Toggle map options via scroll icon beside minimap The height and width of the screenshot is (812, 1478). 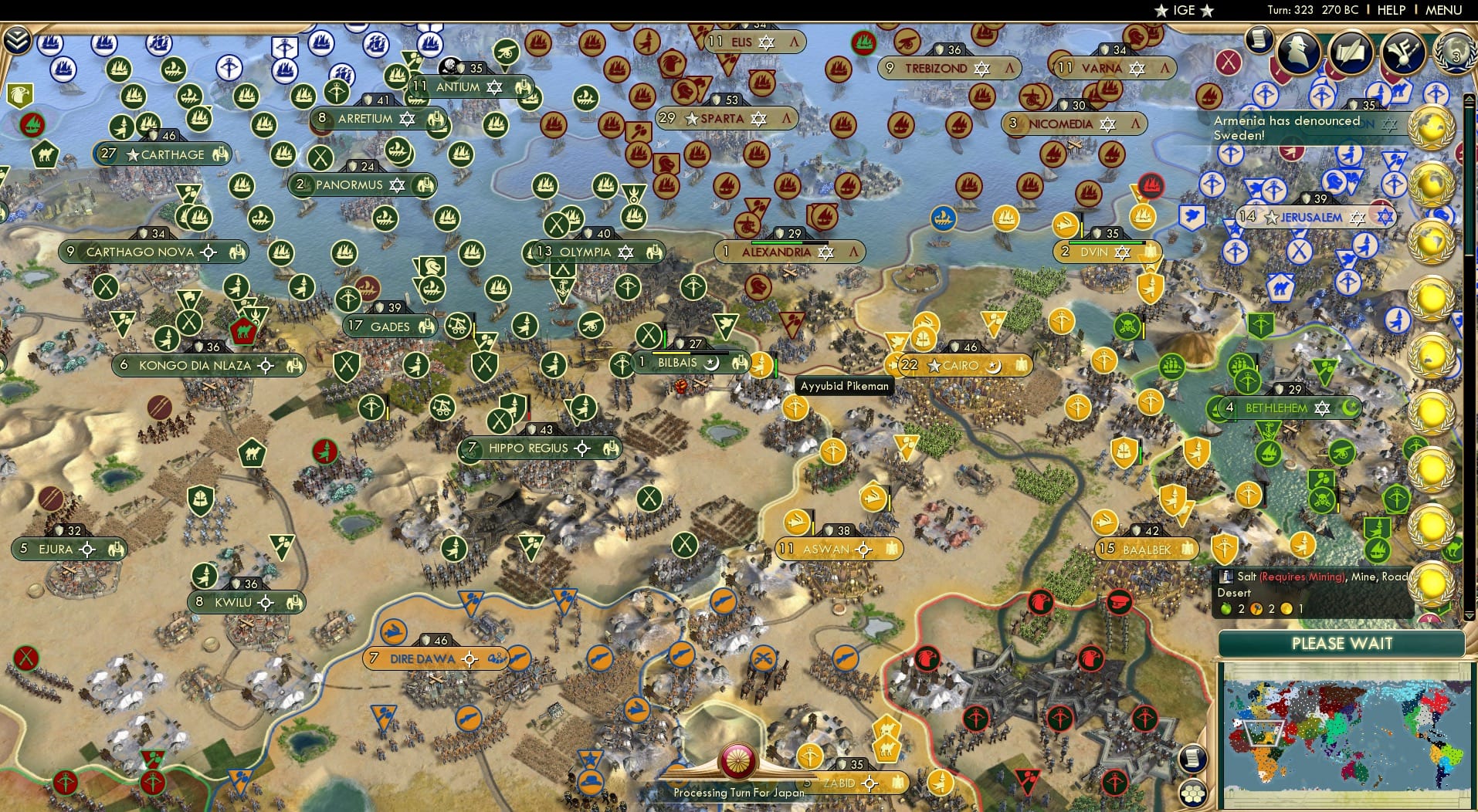[x=1193, y=756]
